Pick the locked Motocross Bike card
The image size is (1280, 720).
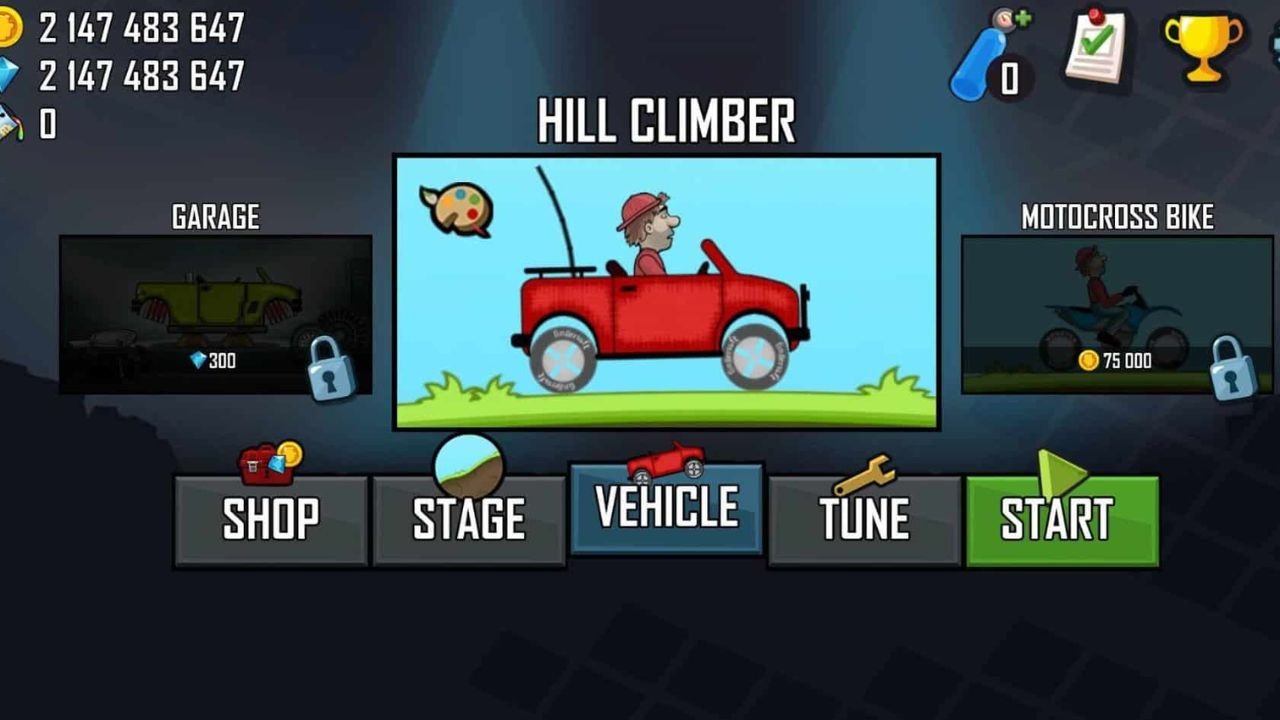(x=1117, y=314)
